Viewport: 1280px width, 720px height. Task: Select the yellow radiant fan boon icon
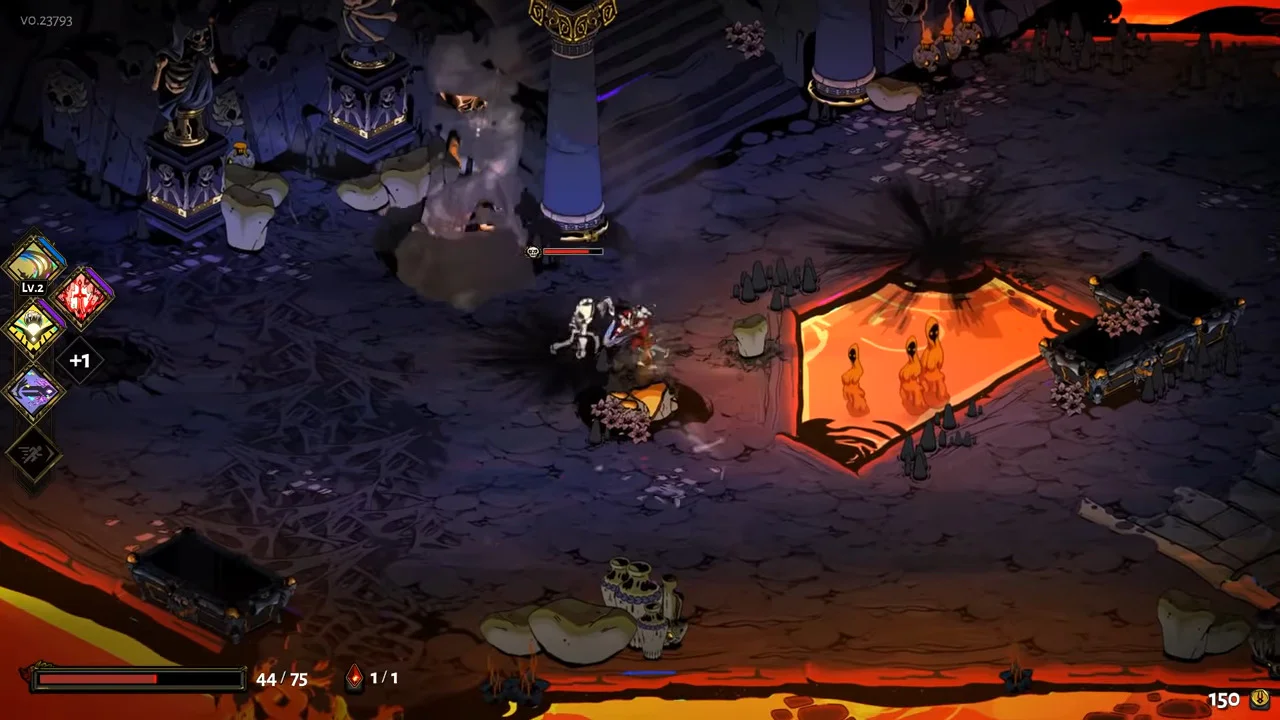pyautogui.click(x=35, y=328)
